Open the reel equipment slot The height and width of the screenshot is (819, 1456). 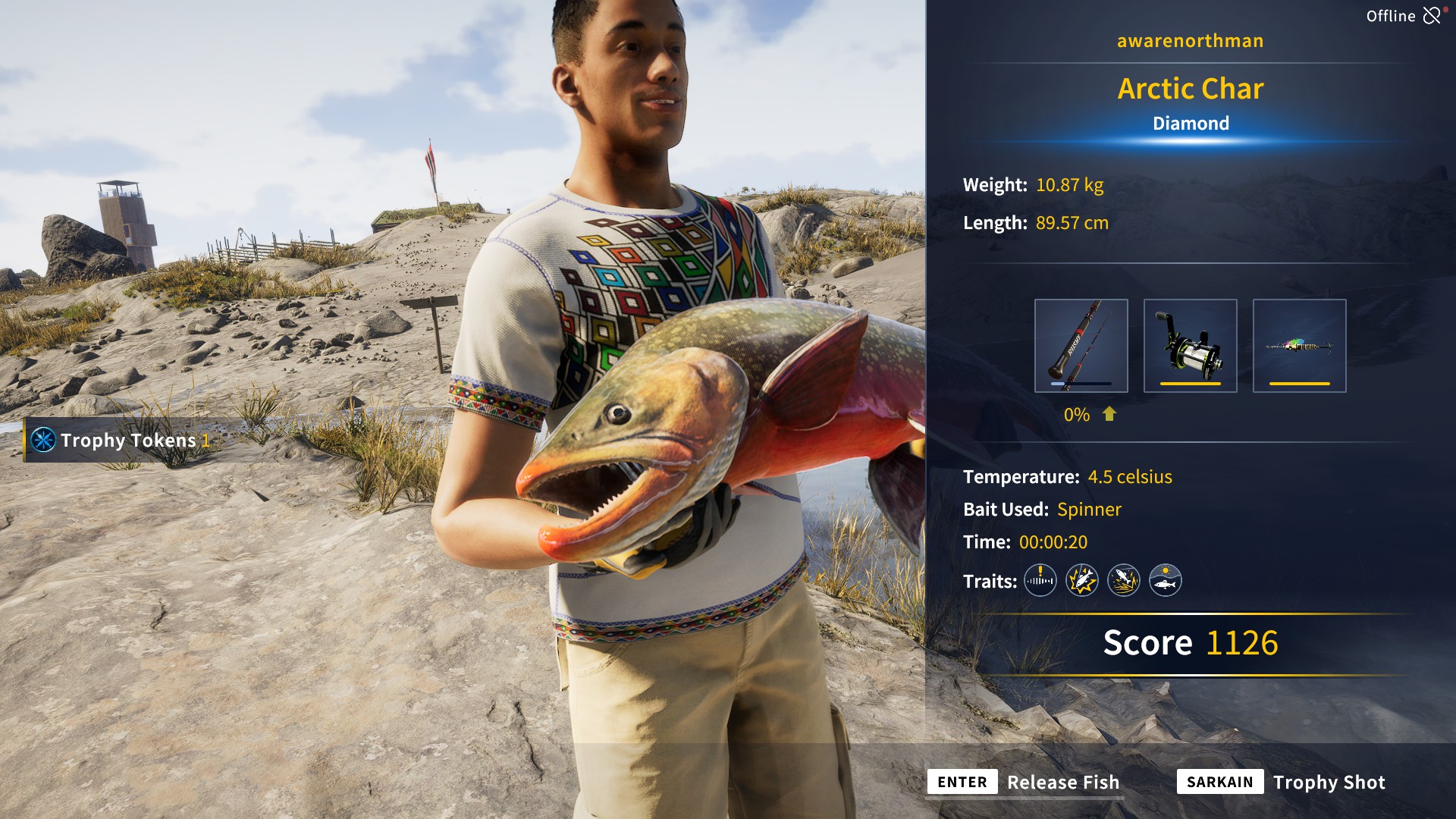(1191, 345)
